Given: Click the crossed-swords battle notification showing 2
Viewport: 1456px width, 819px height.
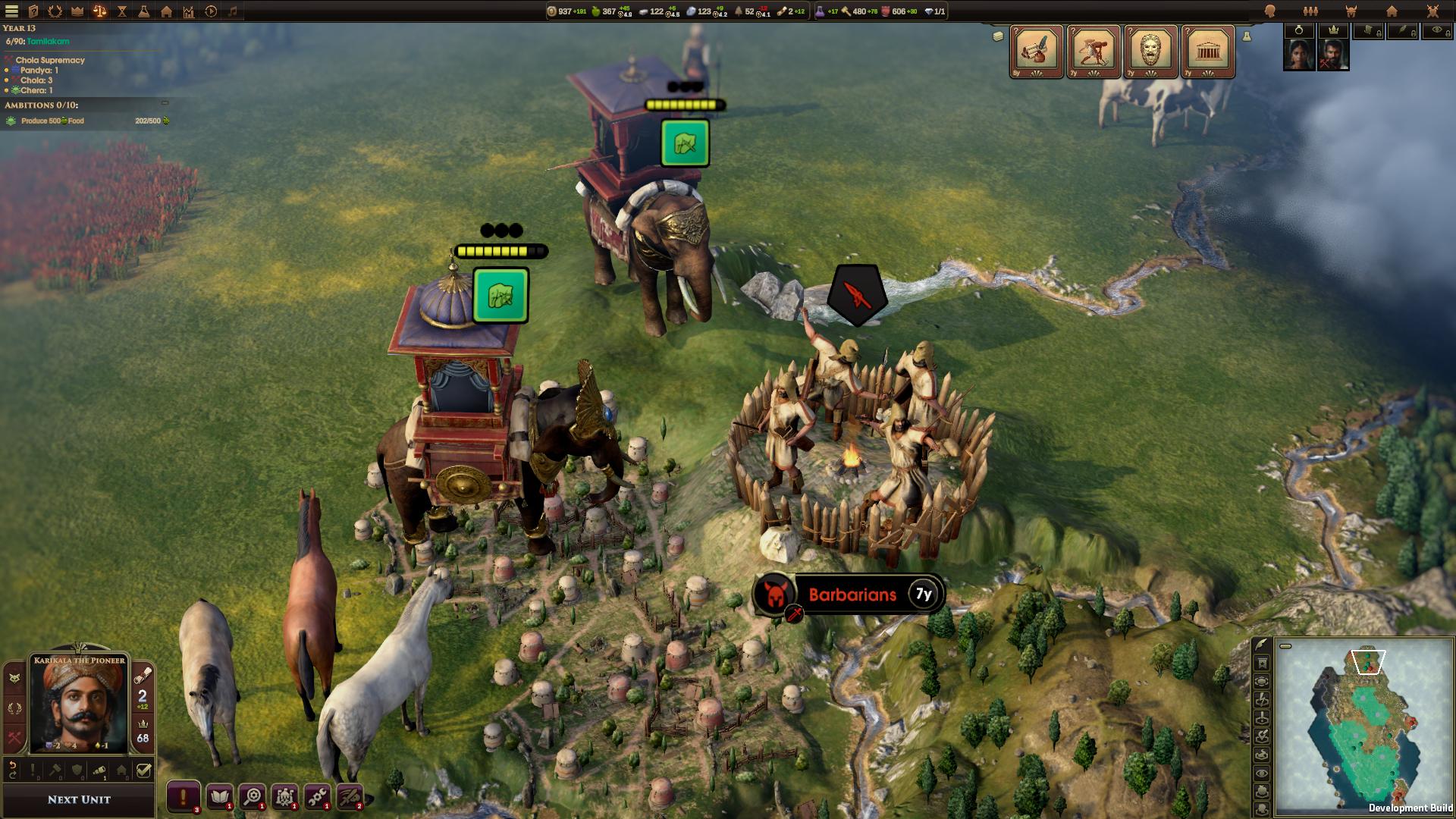Looking at the screenshot, I should pyautogui.click(x=350, y=798).
